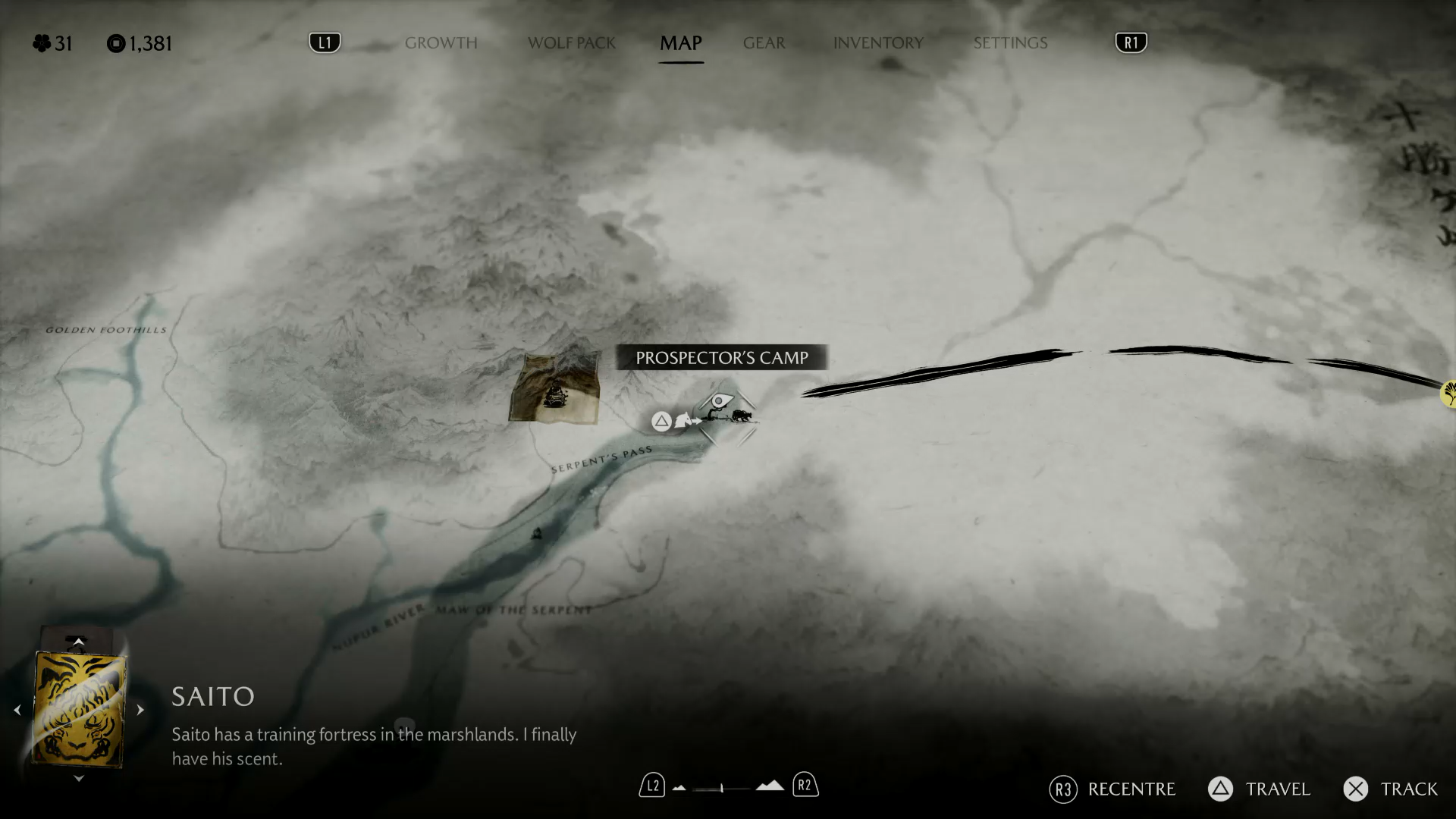The image size is (1456, 819).
Task: Click the up arrow above the Saito card
Action: click(x=78, y=642)
